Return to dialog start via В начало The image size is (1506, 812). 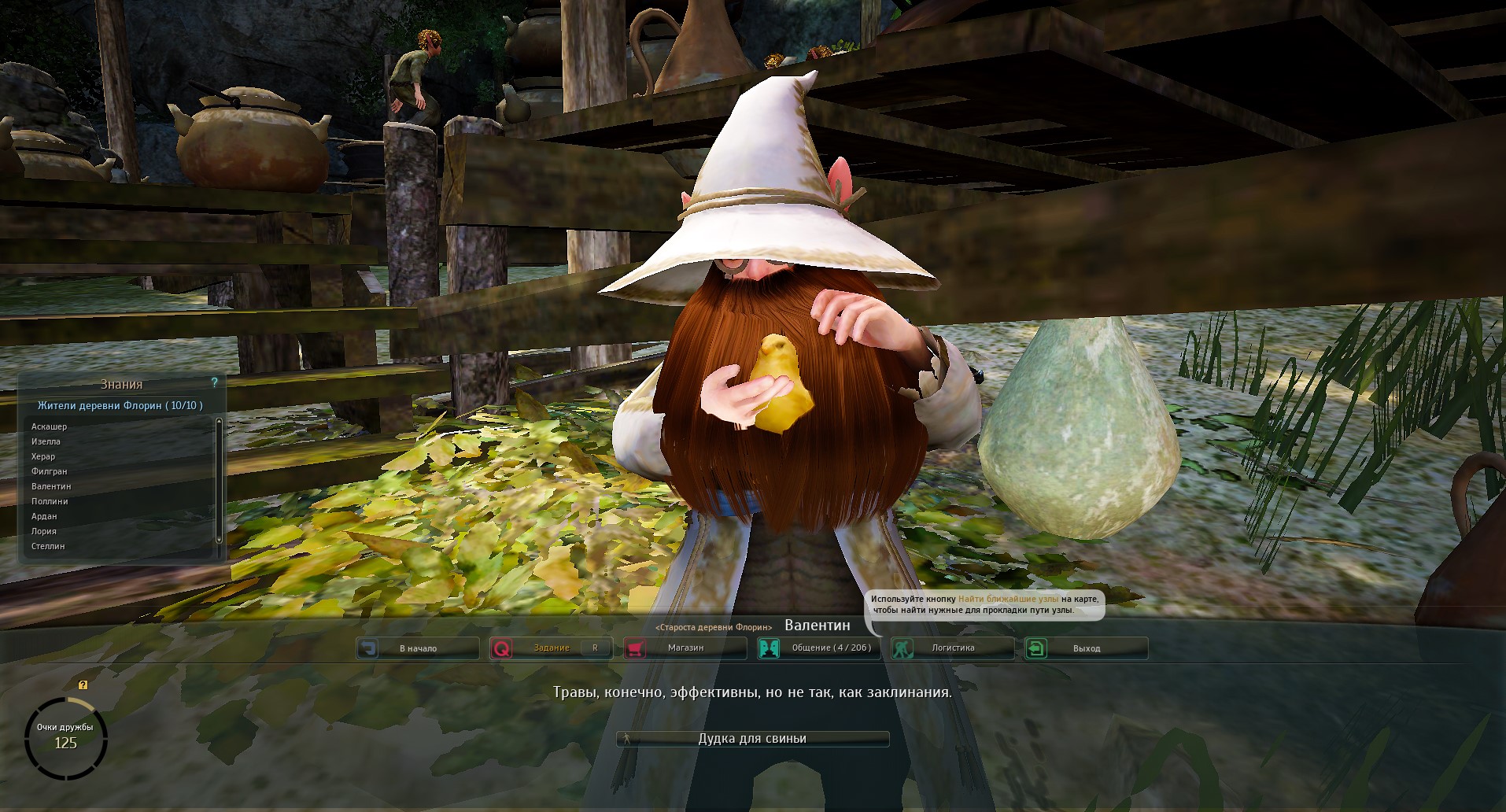tap(418, 648)
